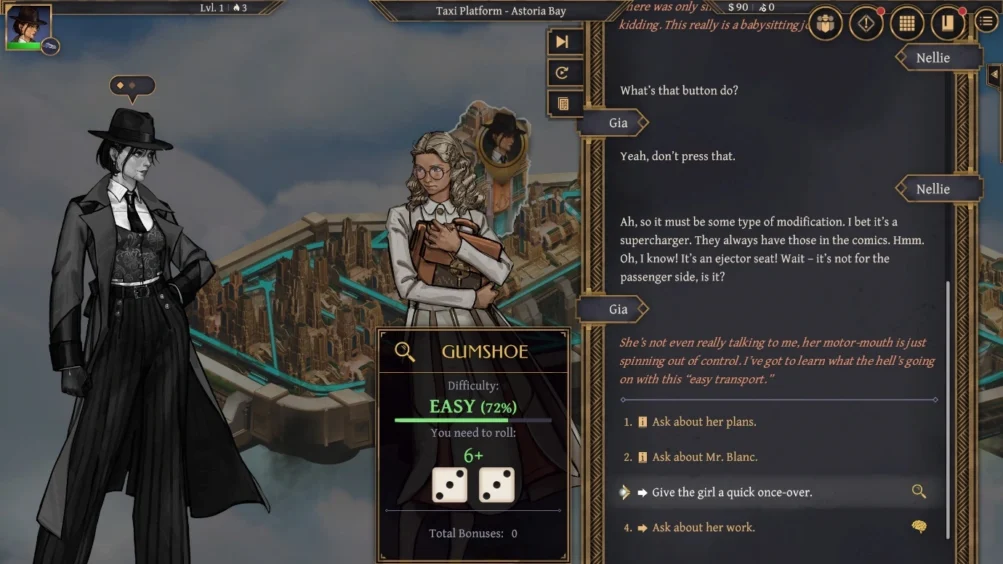Open the quest alert diamond icon
Viewport: 1003px width, 564px height.
point(866,24)
